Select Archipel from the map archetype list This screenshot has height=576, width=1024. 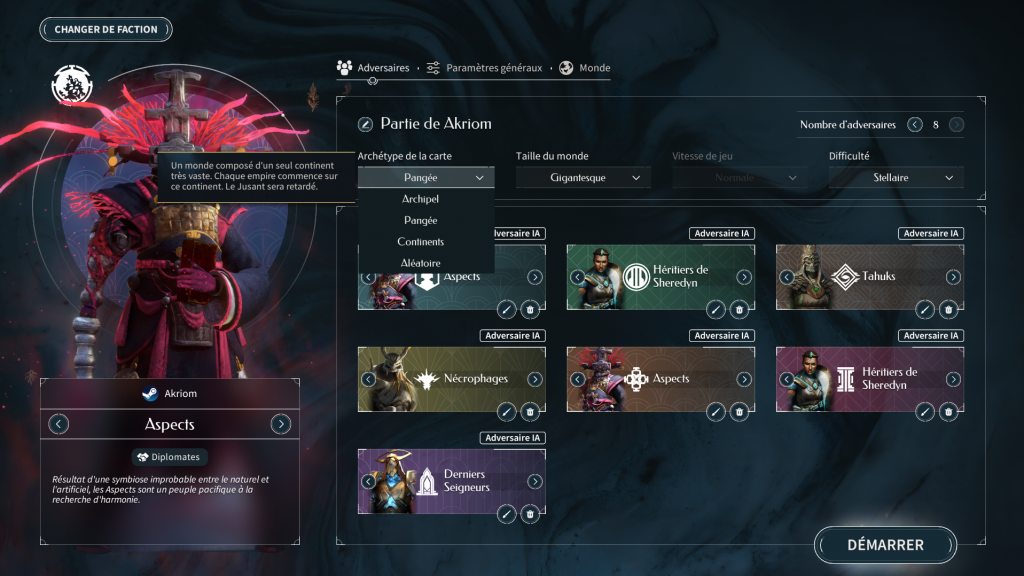click(x=420, y=199)
